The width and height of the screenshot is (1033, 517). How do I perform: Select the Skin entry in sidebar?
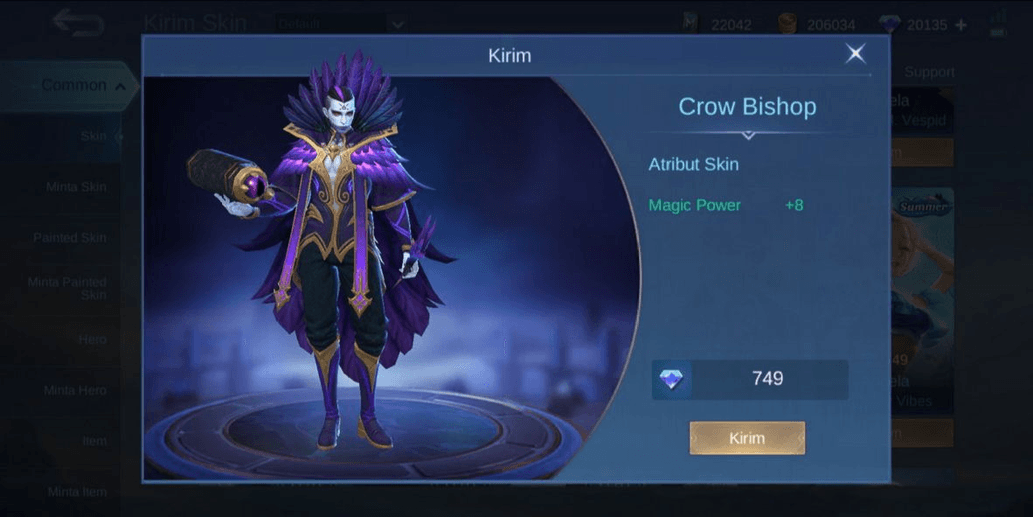point(94,136)
